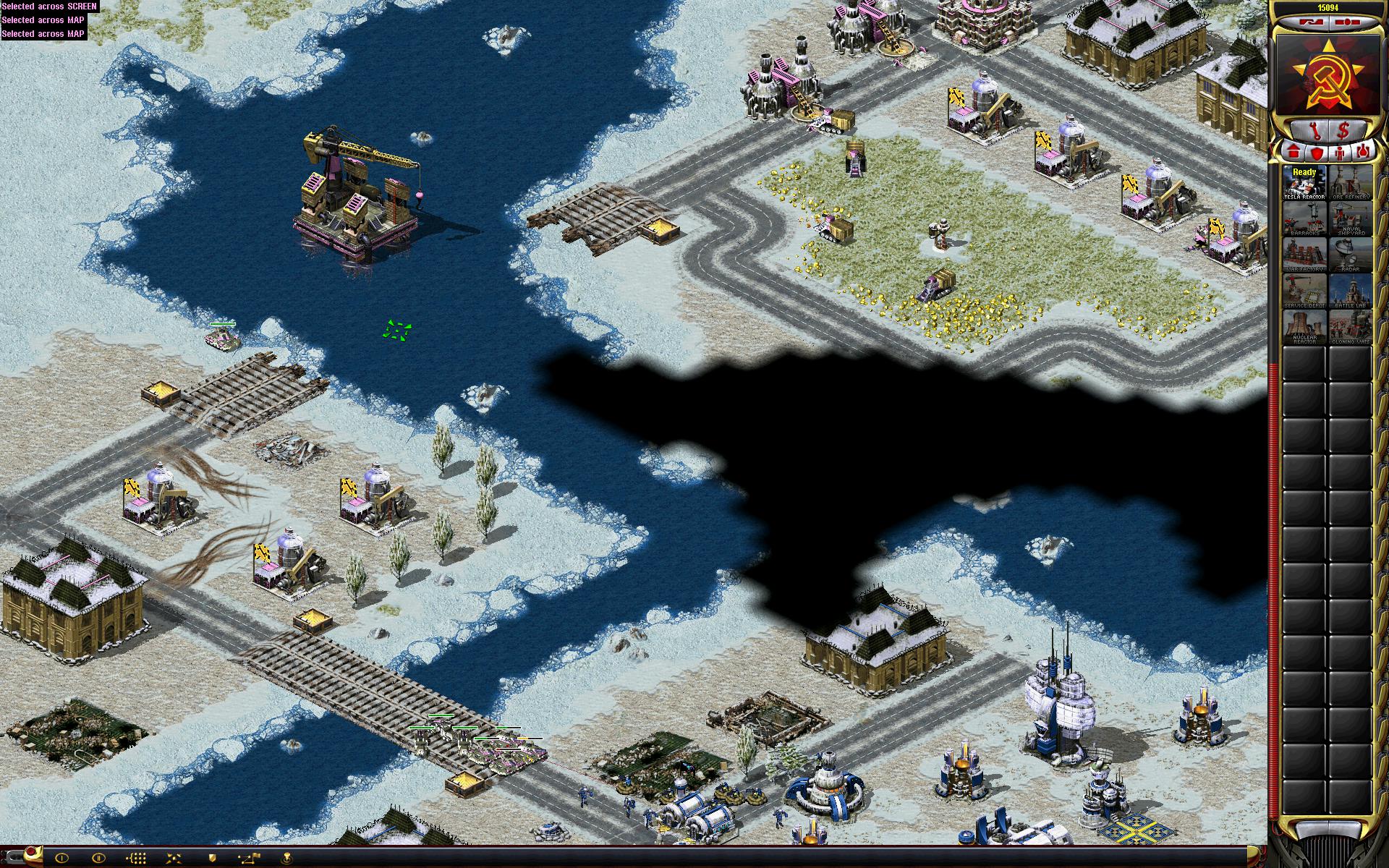Choose the War Factory build icon

pos(1304,255)
